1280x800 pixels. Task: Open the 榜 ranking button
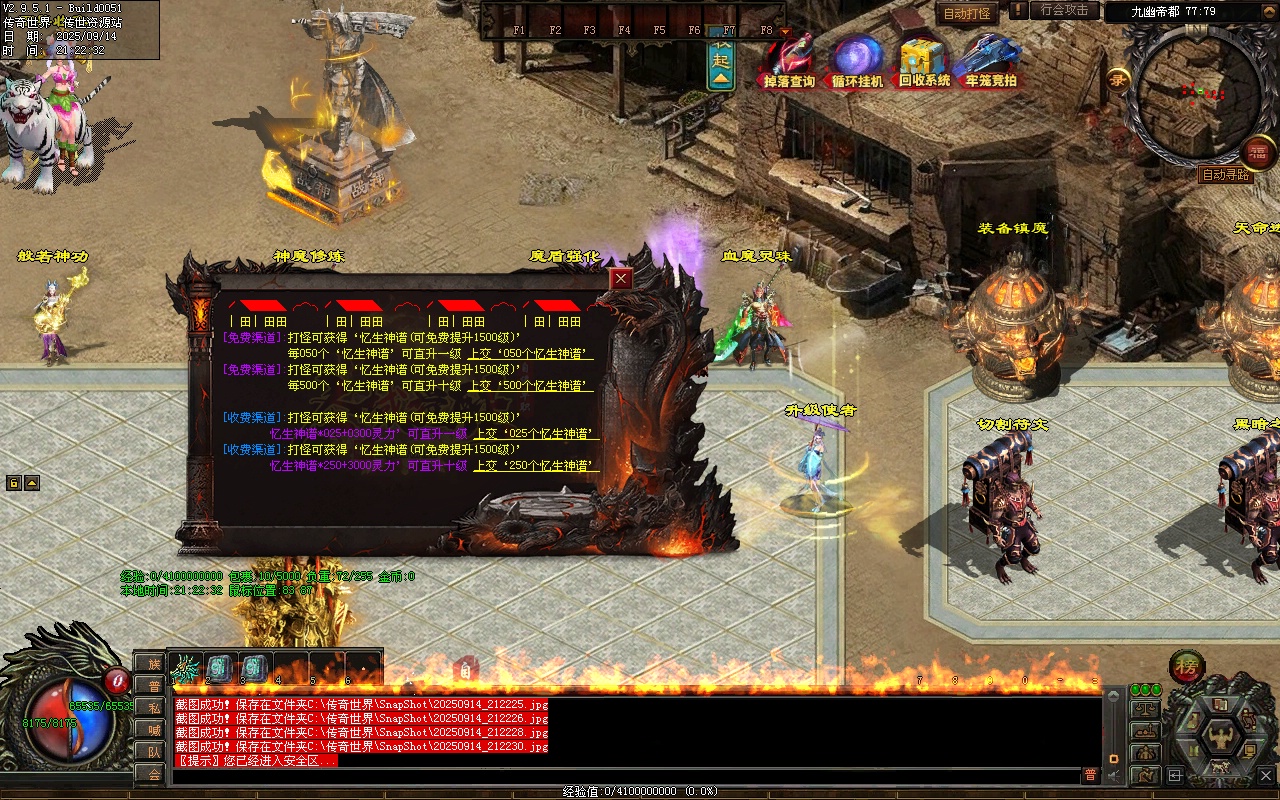tap(1187, 667)
